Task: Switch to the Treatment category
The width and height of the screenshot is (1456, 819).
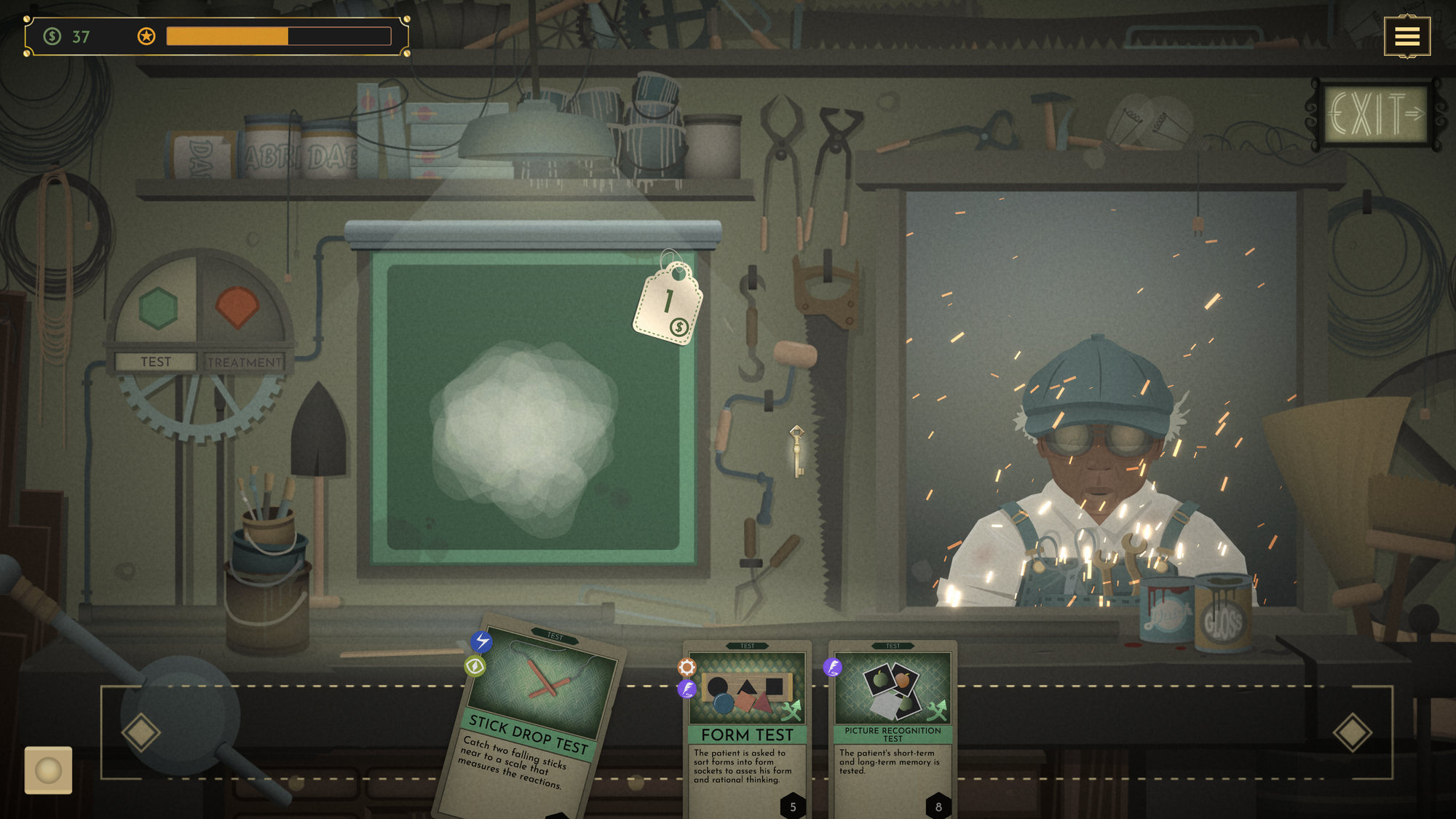Action: [244, 362]
